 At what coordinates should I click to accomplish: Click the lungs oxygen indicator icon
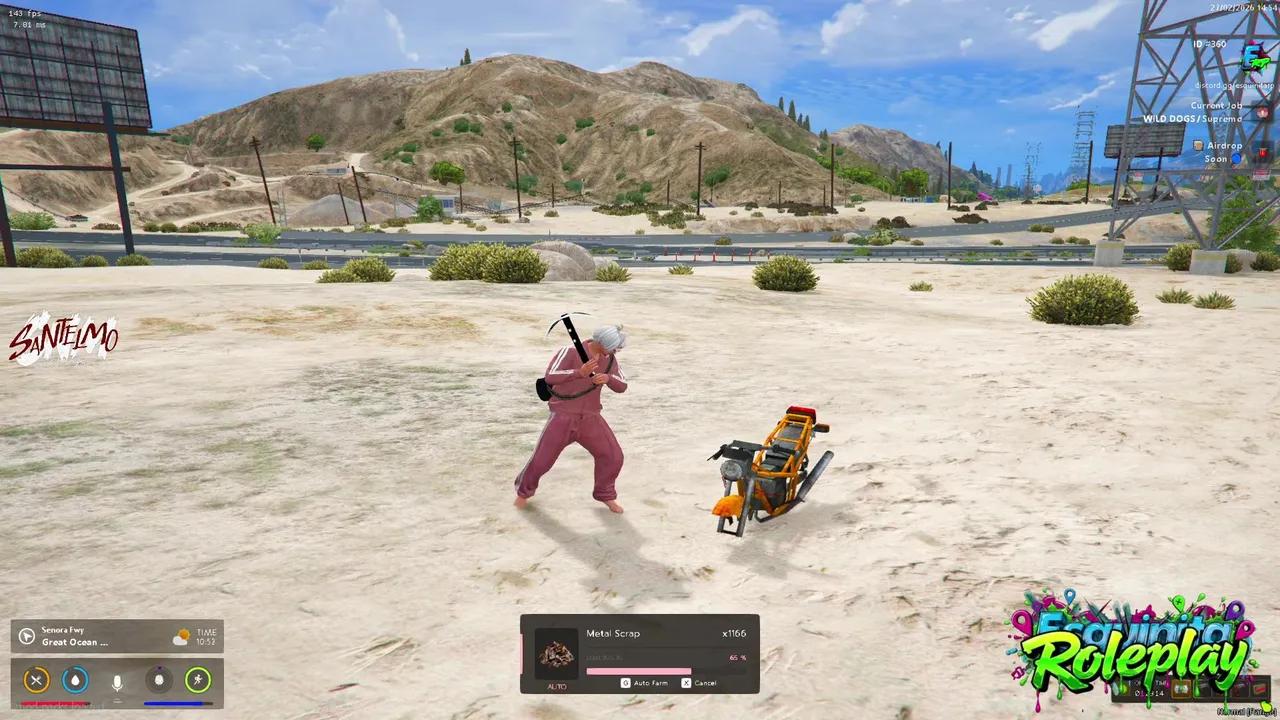click(x=158, y=679)
